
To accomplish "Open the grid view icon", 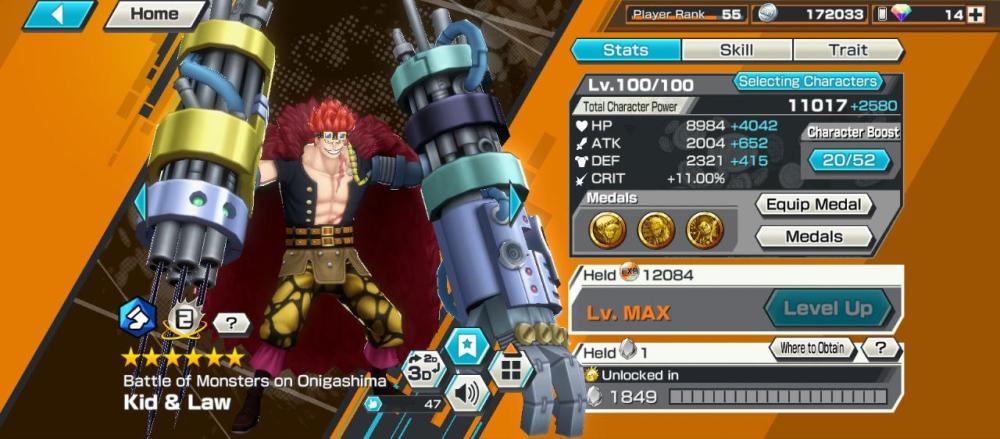I will [x=511, y=370].
